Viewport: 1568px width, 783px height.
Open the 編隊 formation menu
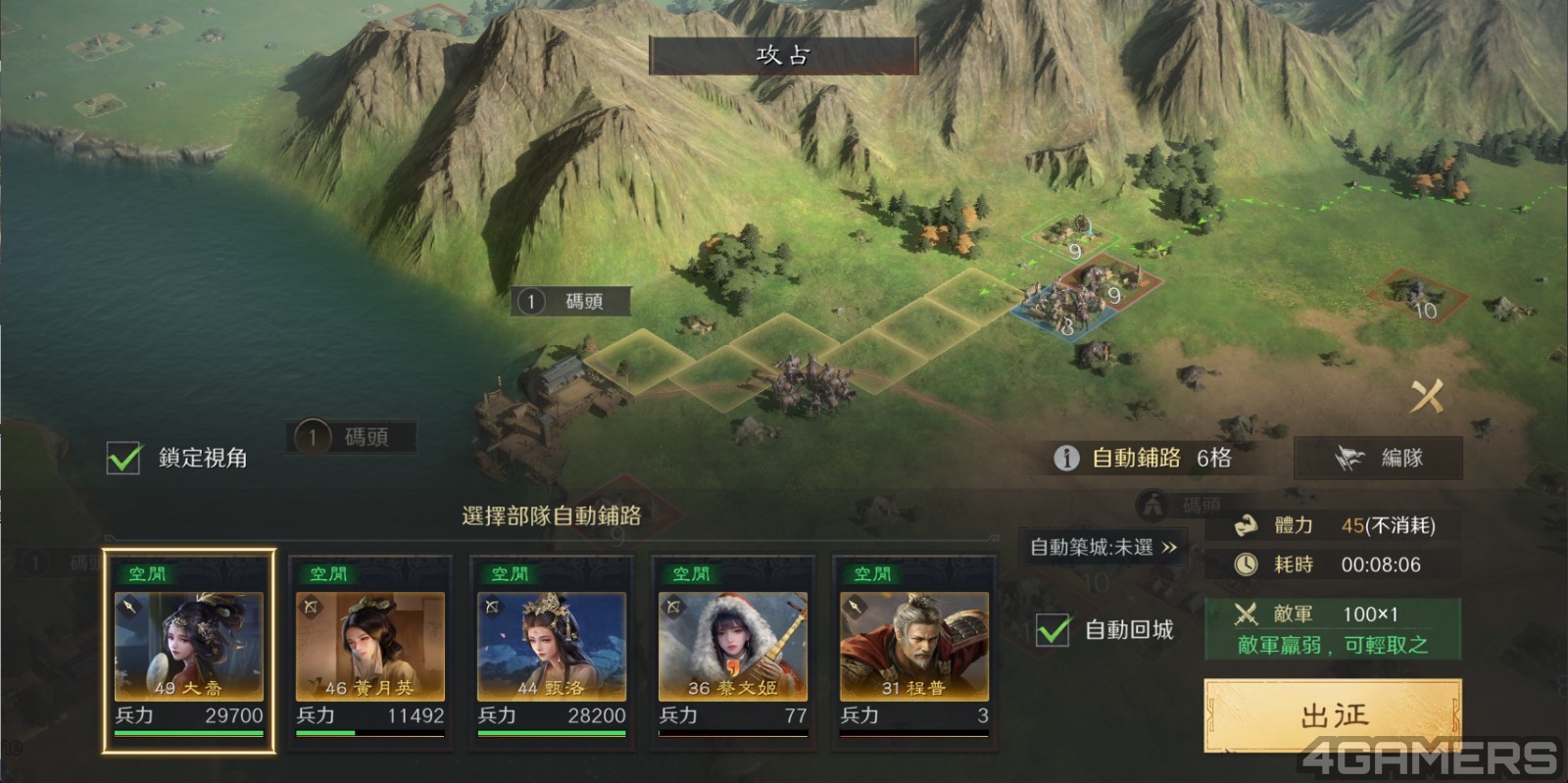click(x=1378, y=458)
